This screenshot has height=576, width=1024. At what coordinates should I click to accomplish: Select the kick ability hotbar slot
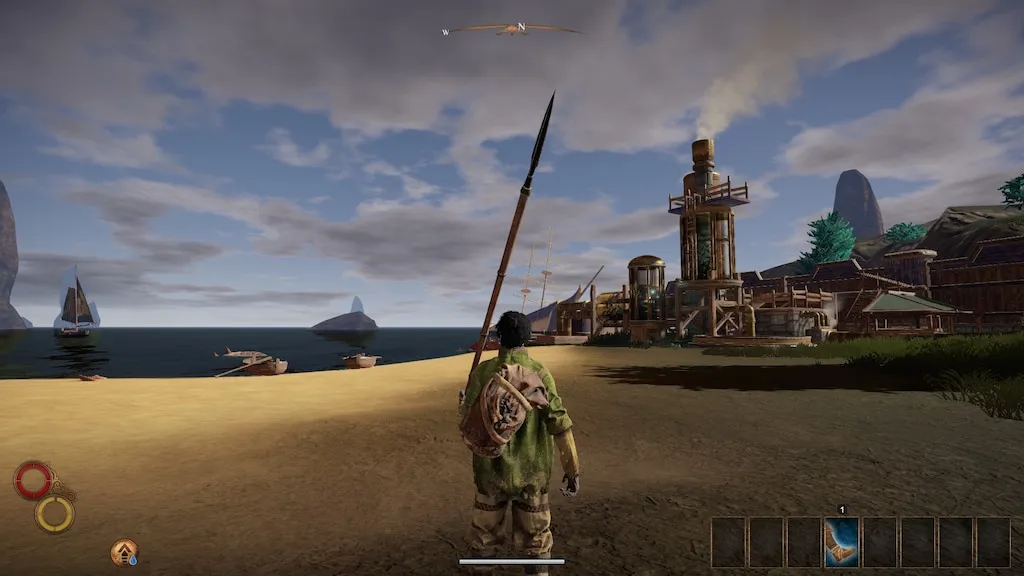[842, 542]
